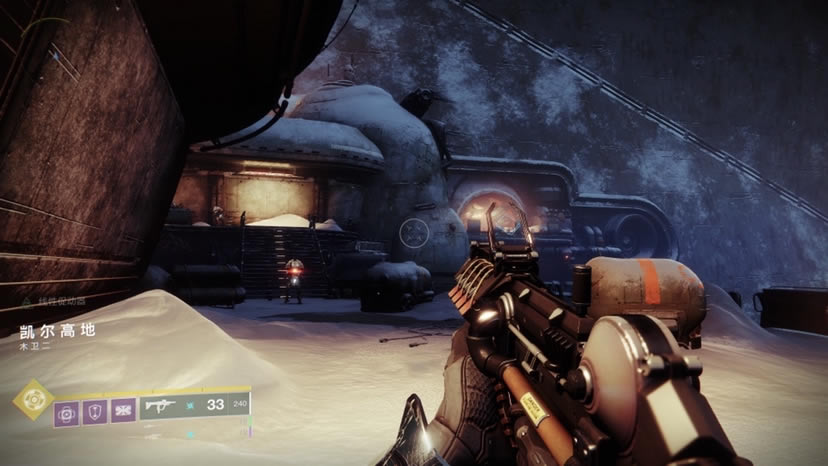Activate the yellow diamond super ability icon
828x466 pixels.
pyautogui.click(x=33, y=399)
